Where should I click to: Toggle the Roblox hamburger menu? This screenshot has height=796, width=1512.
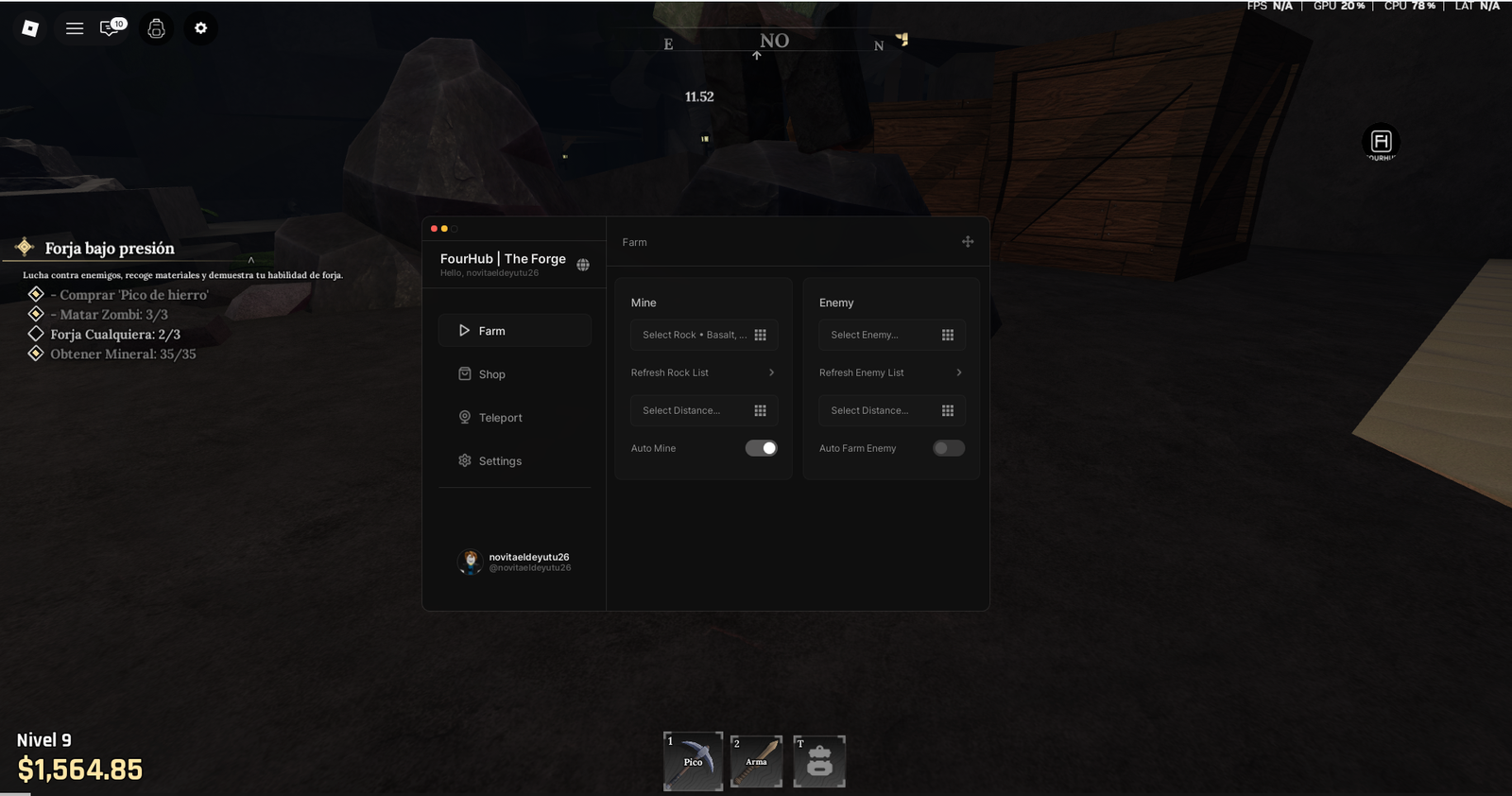coord(75,28)
